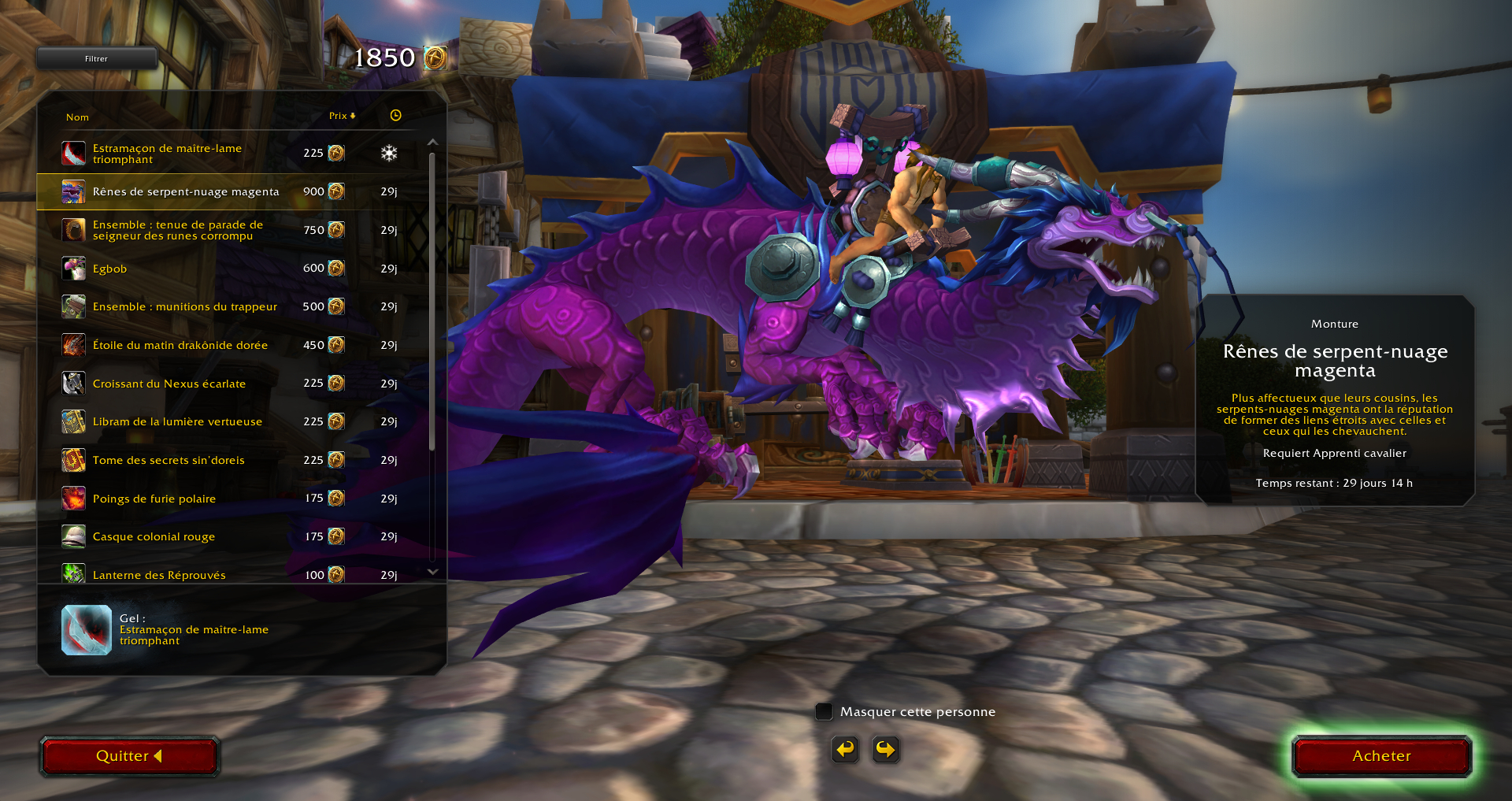Leave the shop with Quitter
The width and height of the screenshot is (1512, 801).
[x=129, y=756]
